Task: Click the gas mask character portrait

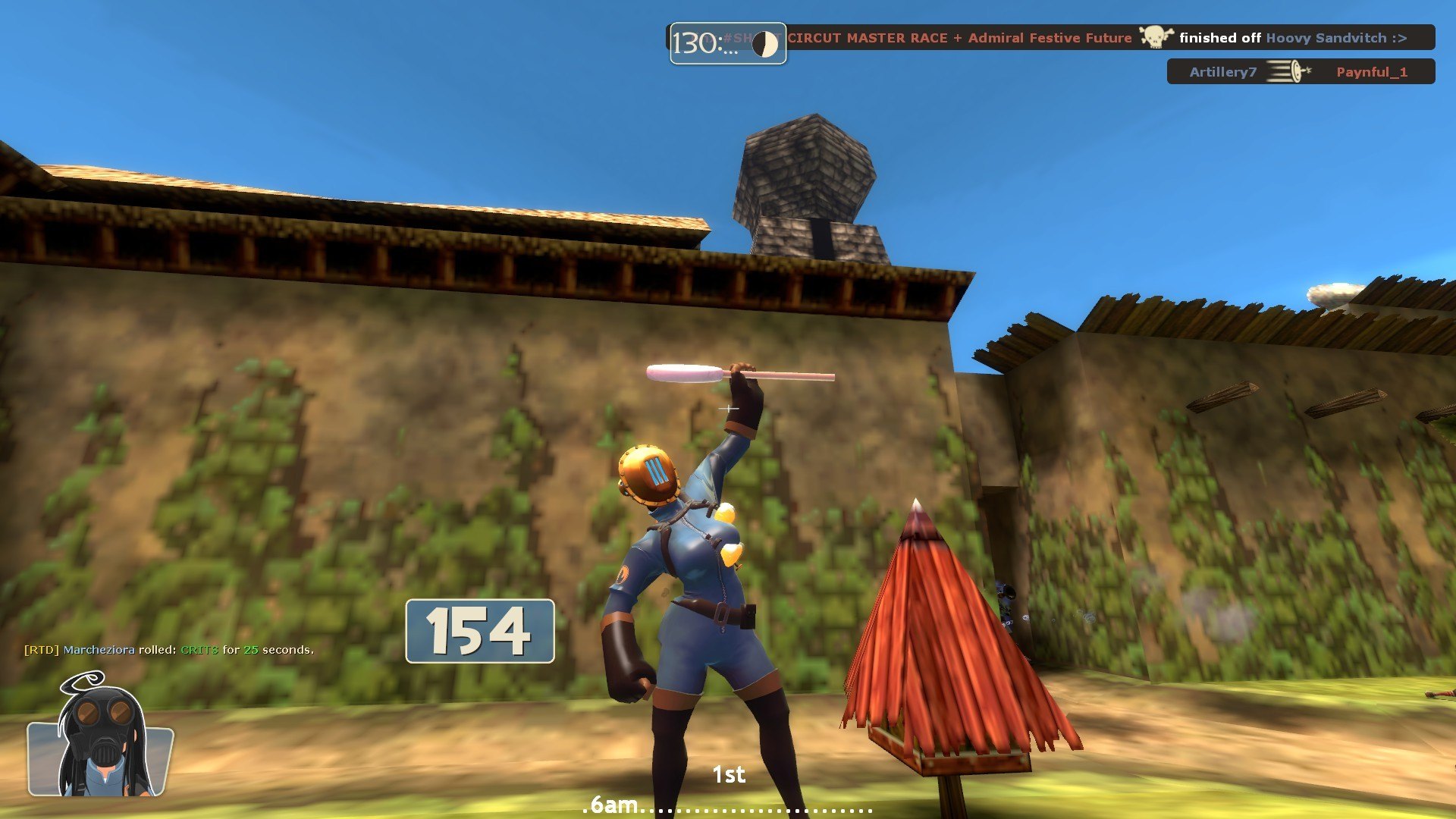Action: click(100, 737)
